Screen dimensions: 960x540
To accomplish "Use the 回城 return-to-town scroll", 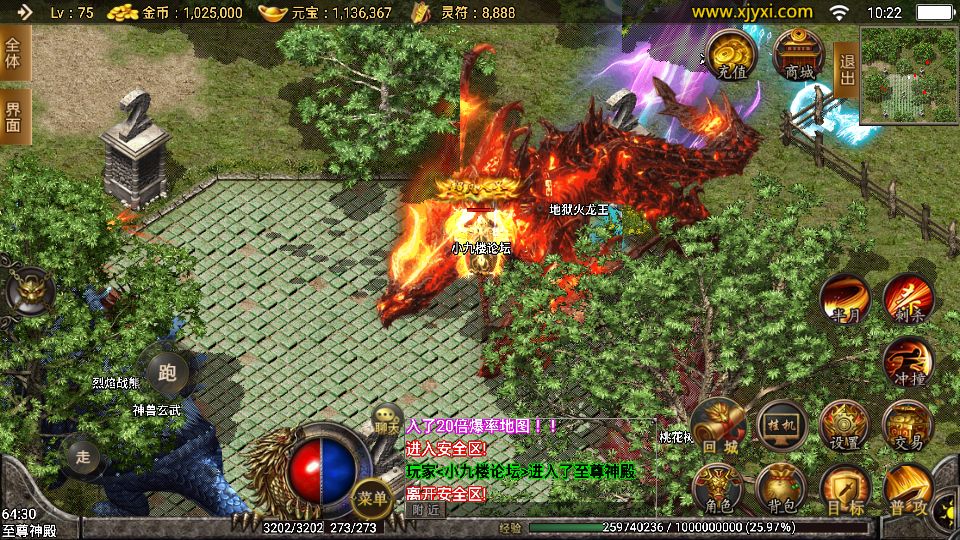I will pyautogui.click(x=717, y=427).
